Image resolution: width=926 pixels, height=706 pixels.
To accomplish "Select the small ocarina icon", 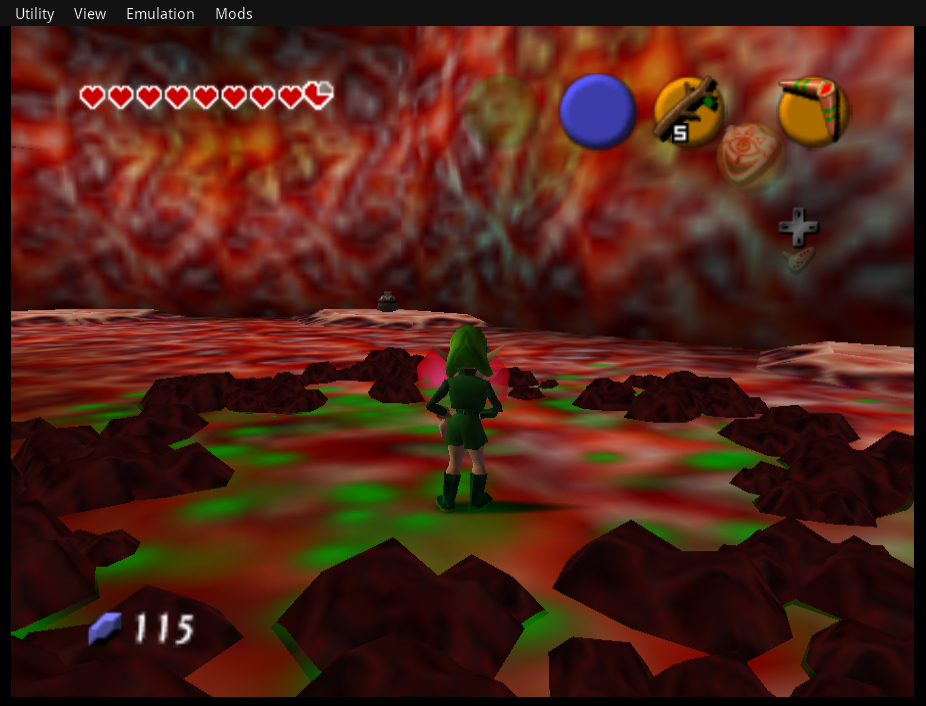I will (799, 259).
